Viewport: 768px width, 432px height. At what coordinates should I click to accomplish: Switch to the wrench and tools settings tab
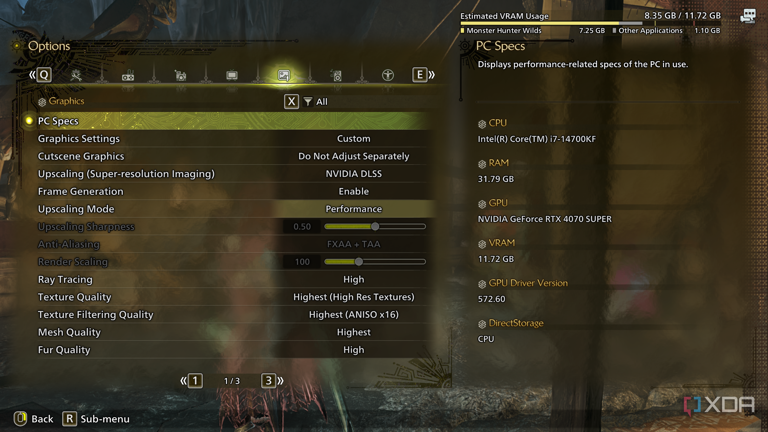76,75
